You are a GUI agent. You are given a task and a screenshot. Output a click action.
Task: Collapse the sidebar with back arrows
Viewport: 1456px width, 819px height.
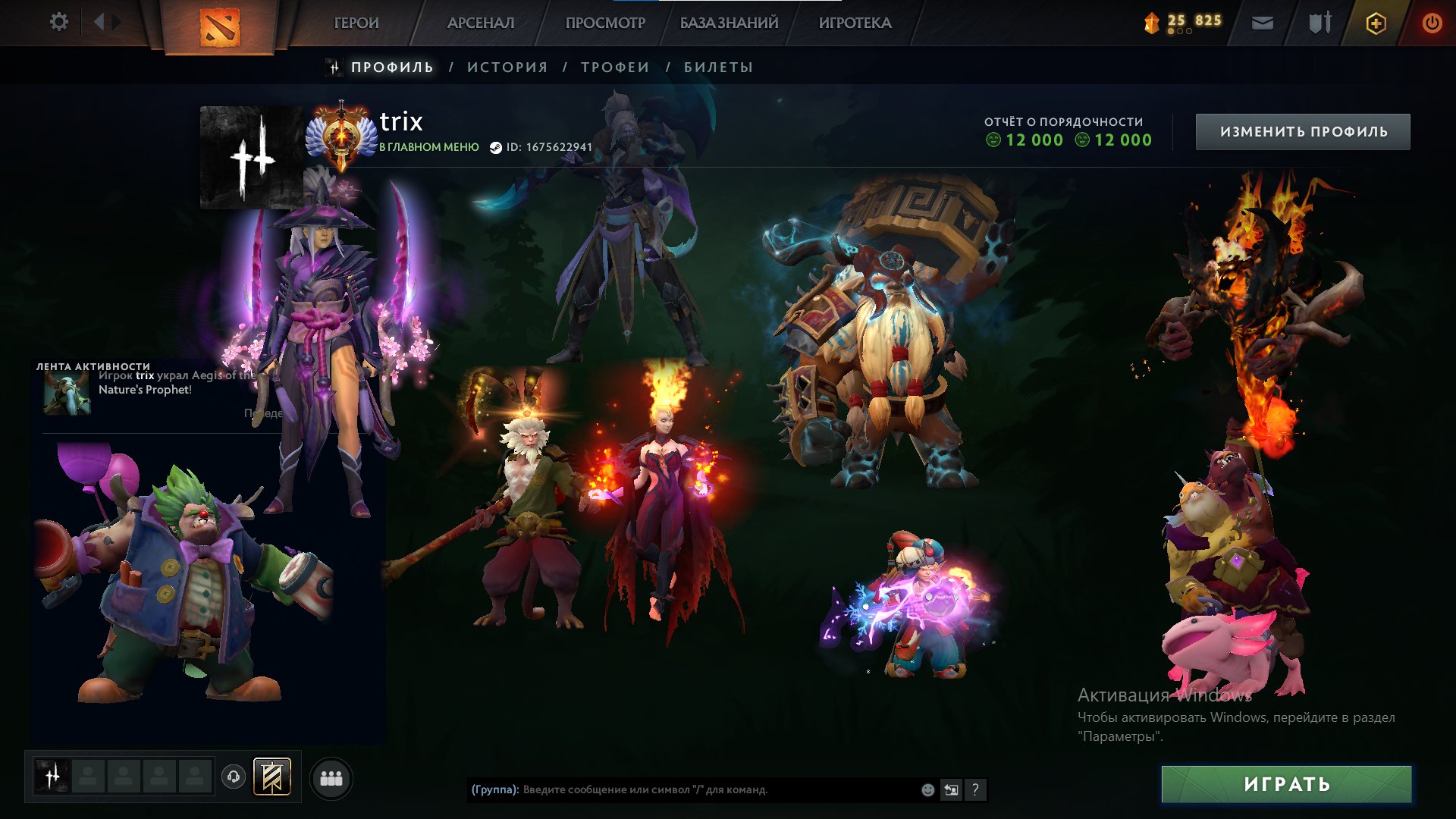tap(99, 22)
